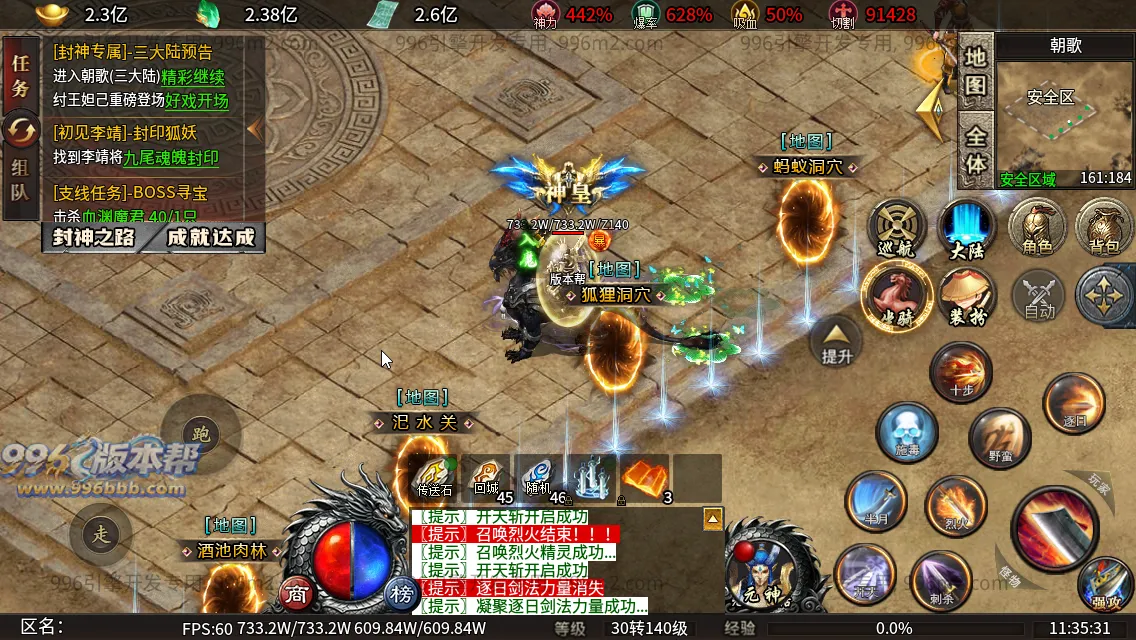Open the 任务 quest tab
The image size is (1136, 640).
coord(20,76)
